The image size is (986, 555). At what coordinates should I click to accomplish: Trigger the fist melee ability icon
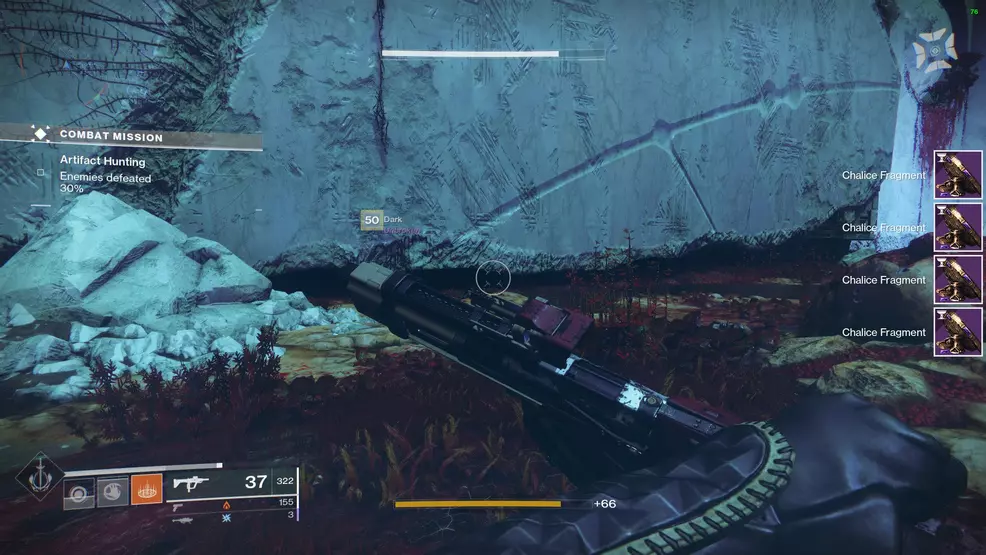click(112, 491)
